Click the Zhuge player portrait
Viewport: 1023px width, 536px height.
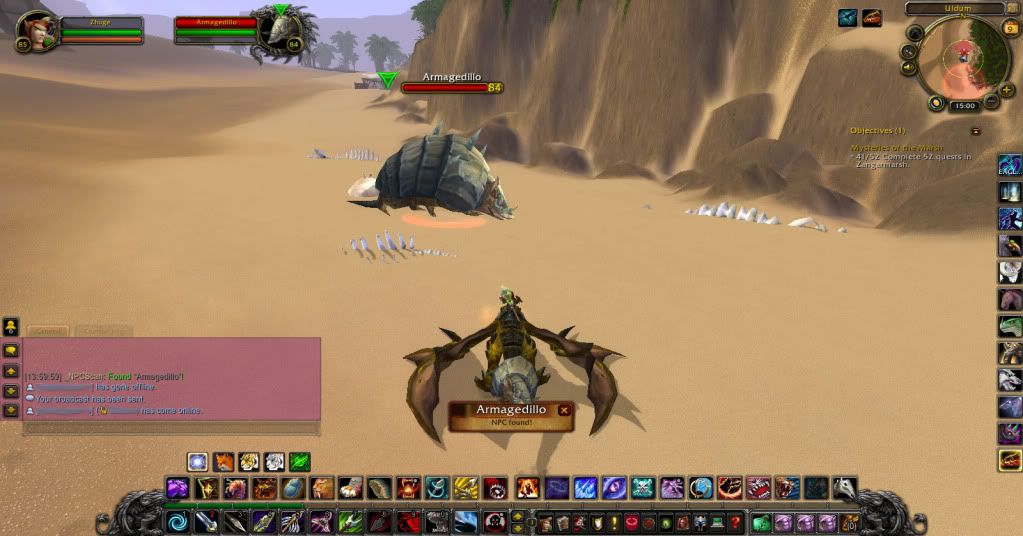[37, 30]
